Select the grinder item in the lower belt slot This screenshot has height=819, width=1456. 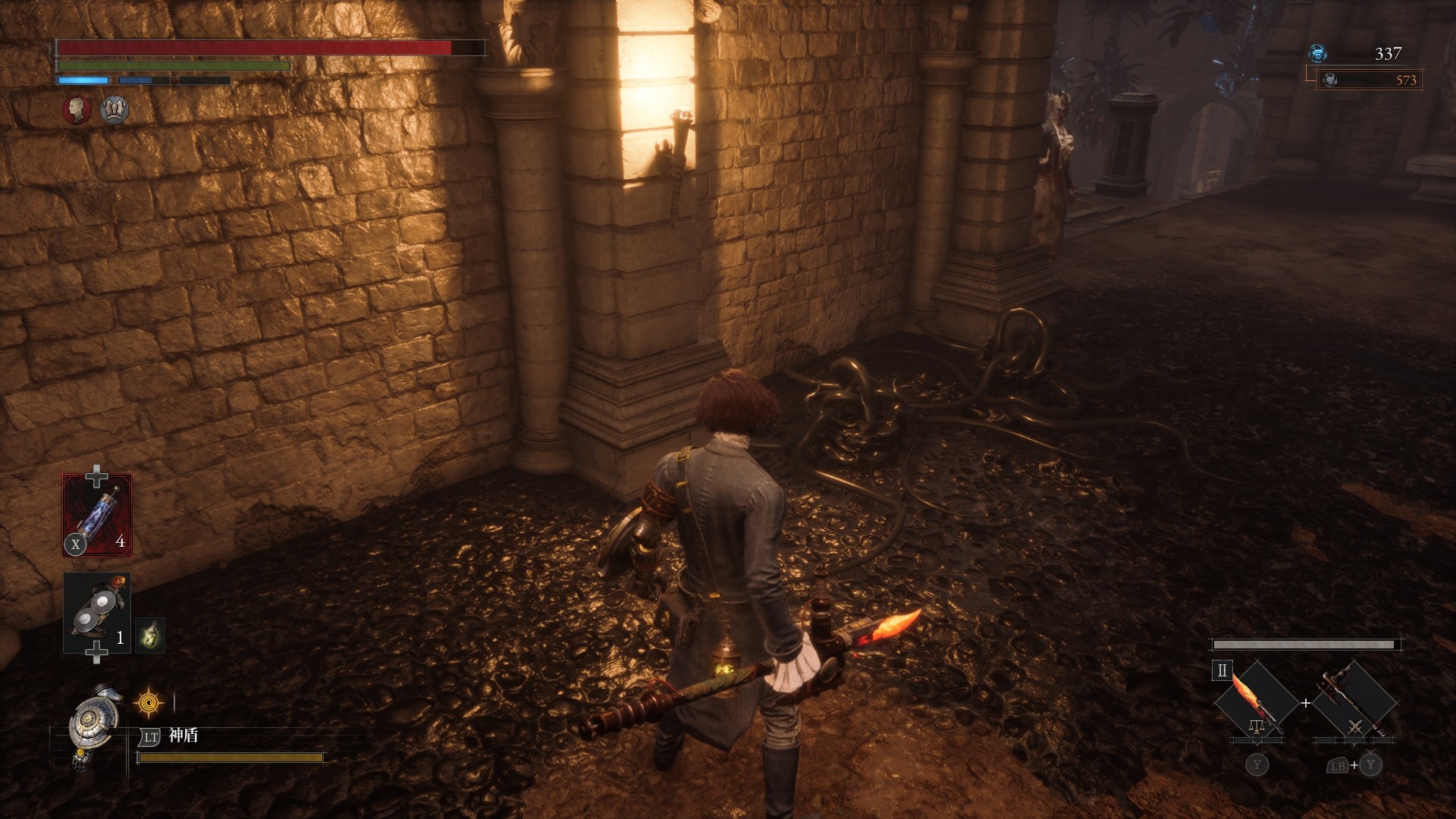pyautogui.click(x=97, y=613)
